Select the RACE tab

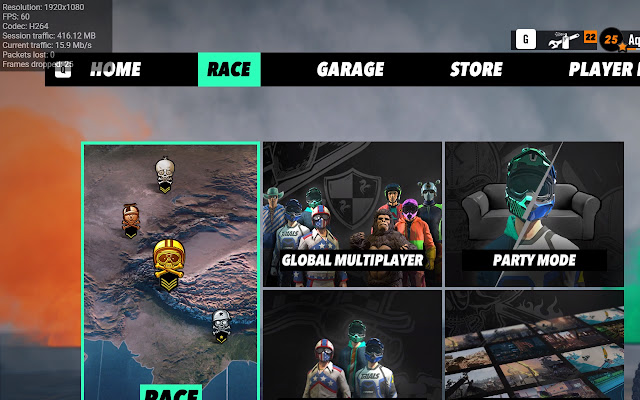(x=229, y=70)
